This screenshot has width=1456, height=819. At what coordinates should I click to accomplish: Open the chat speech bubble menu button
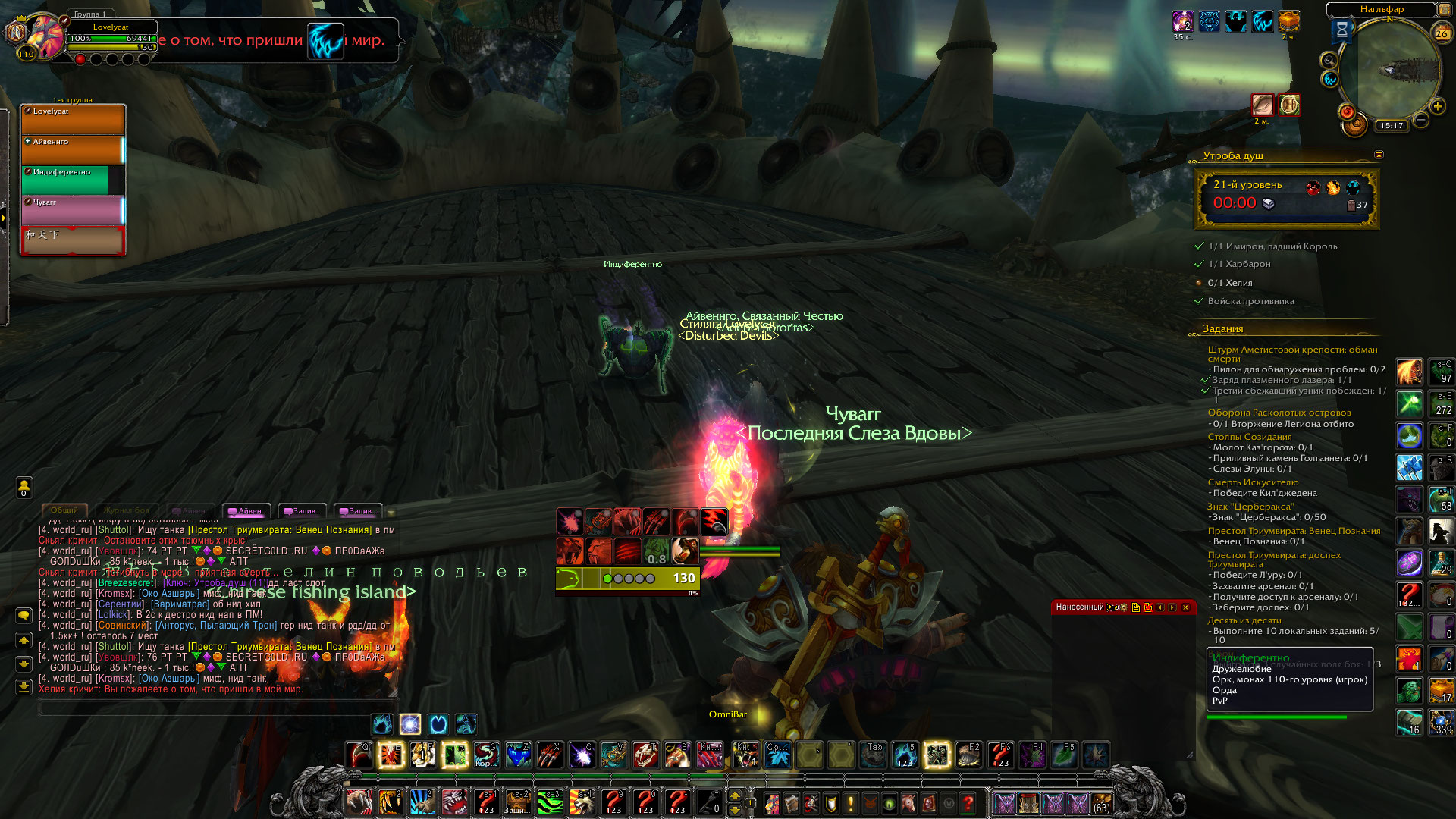[24, 616]
